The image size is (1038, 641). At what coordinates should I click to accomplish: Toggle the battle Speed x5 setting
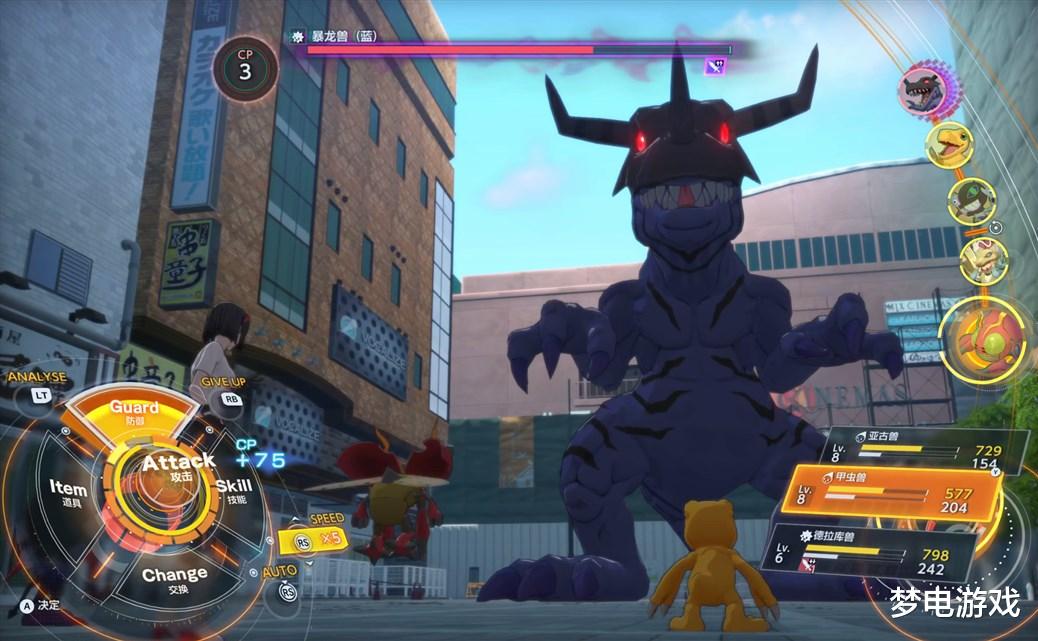point(318,536)
